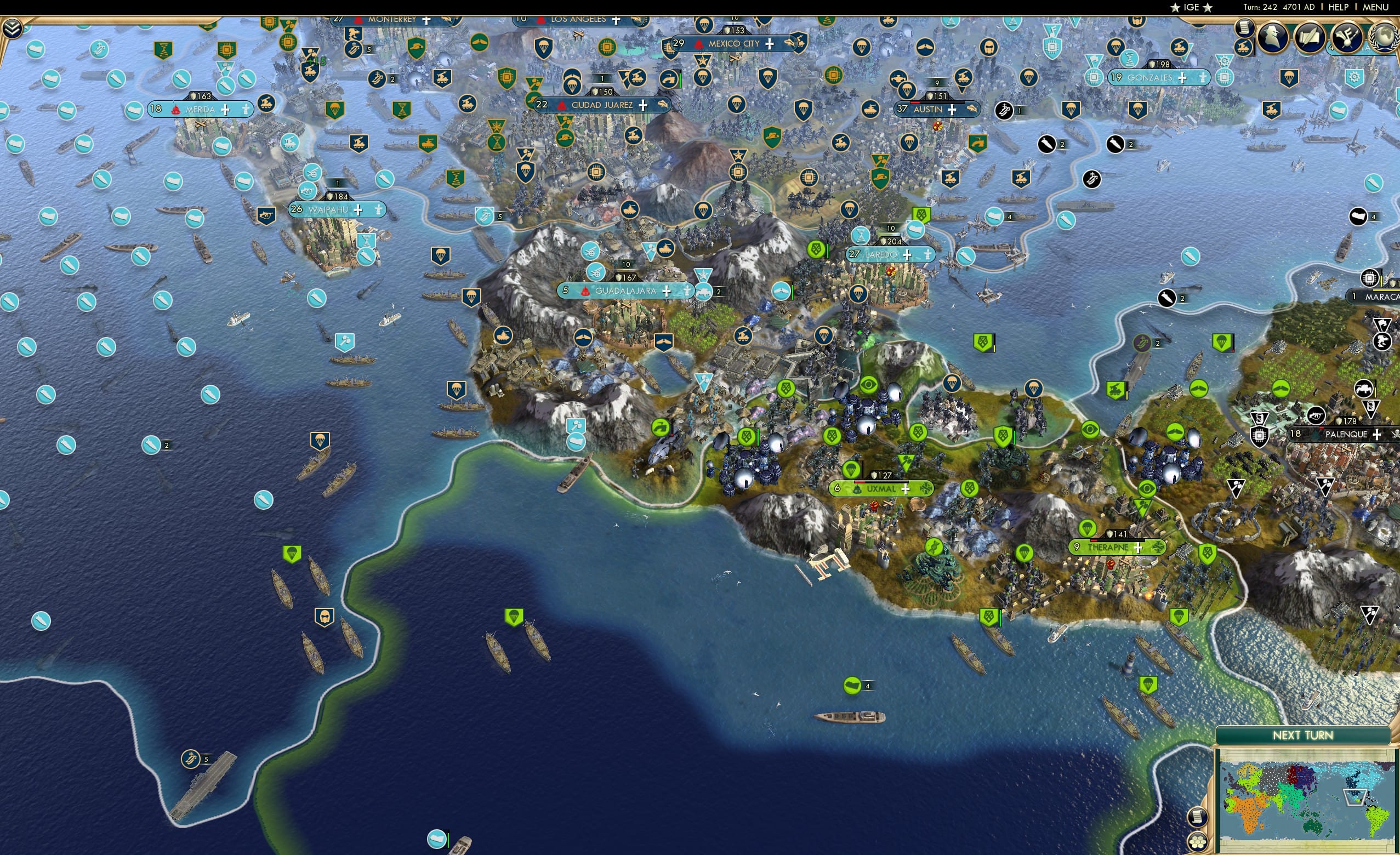Open the espionage overview with the spy icon

[x=1272, y=37]
